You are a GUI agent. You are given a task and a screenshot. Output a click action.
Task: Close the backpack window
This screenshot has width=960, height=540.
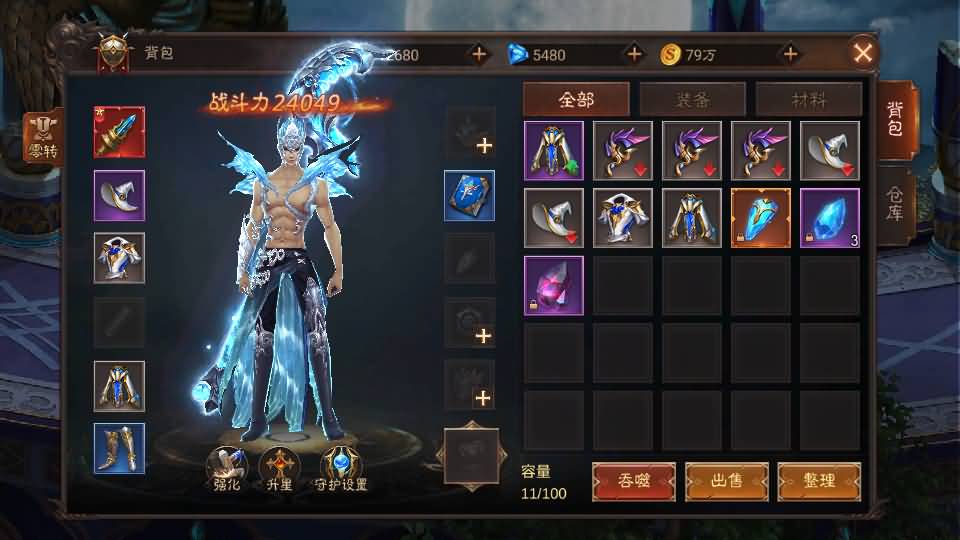click(863, 53)
